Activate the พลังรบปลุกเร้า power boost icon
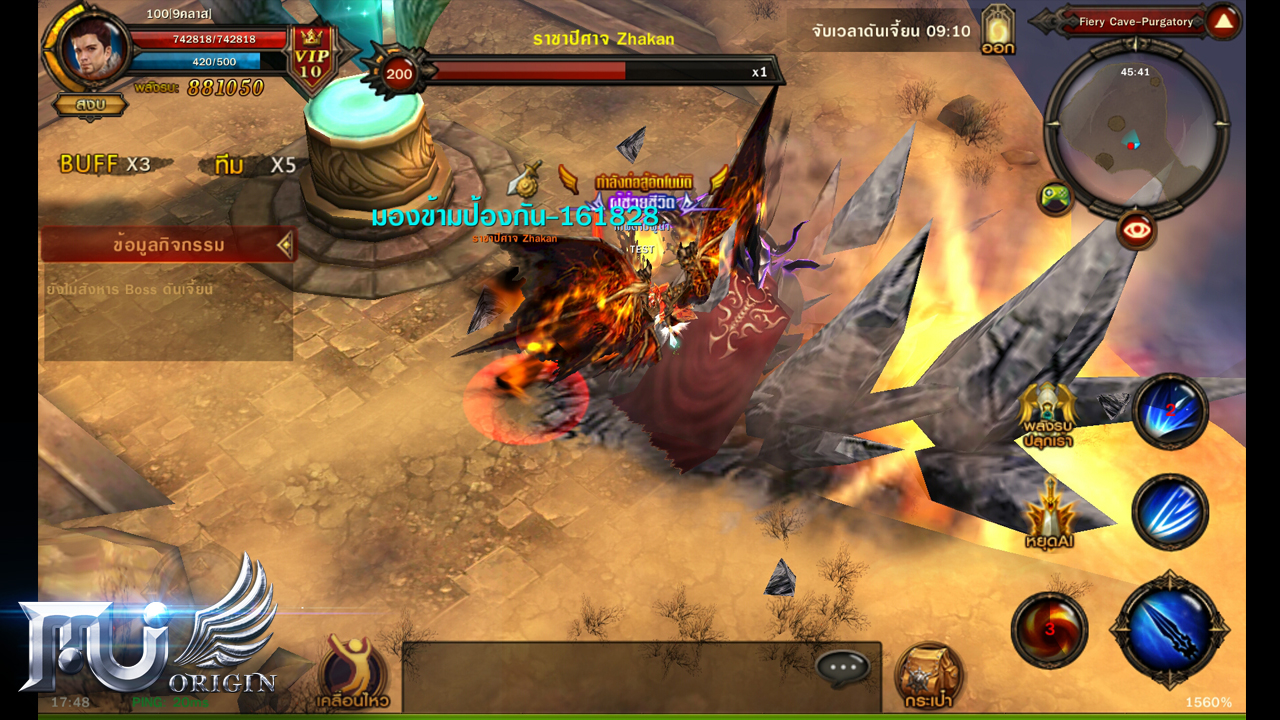The width and height of the screenshot is (1280, 720). coord(1047,415)
